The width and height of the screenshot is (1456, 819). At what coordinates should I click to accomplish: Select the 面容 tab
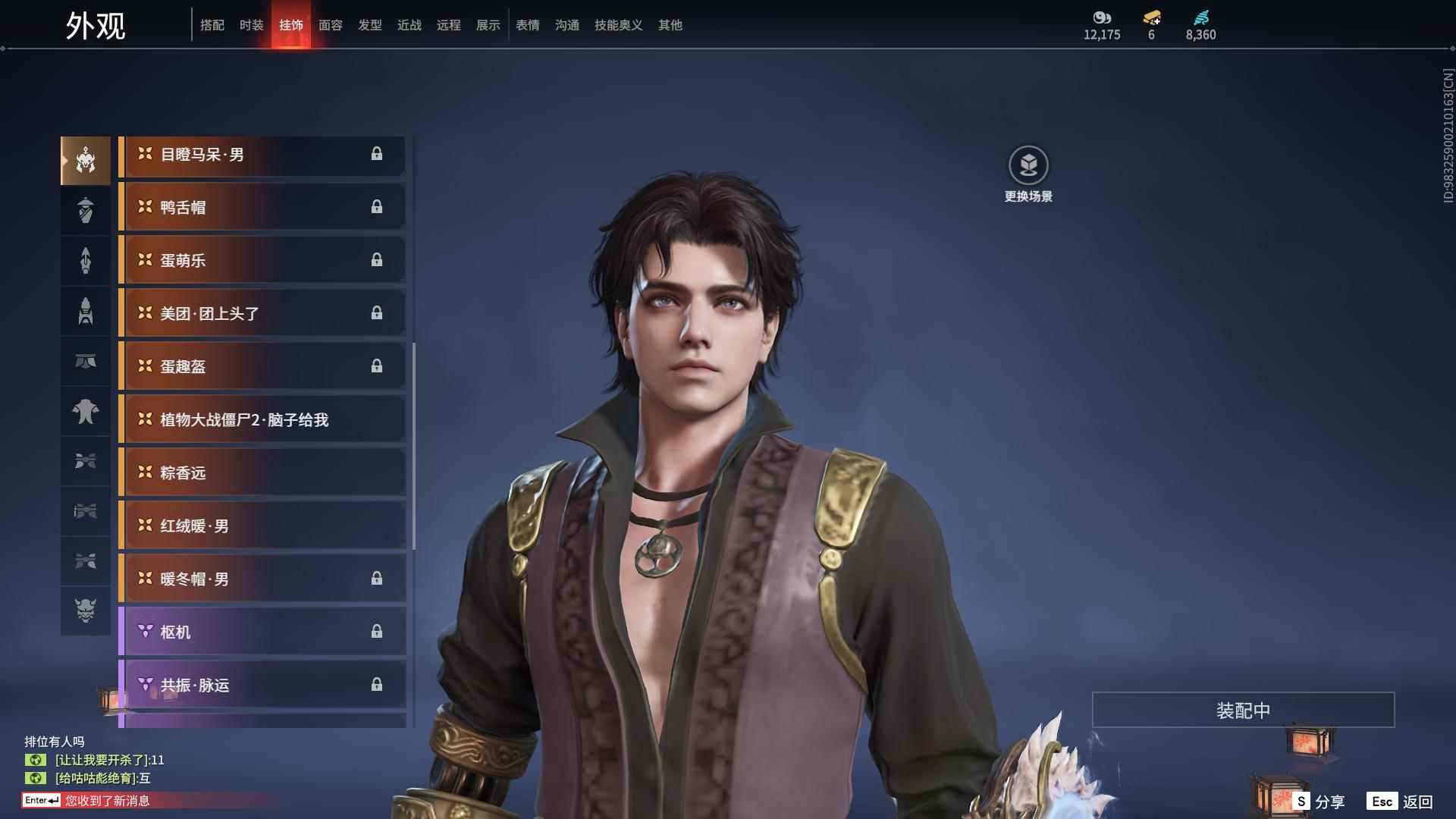[330, 25]
